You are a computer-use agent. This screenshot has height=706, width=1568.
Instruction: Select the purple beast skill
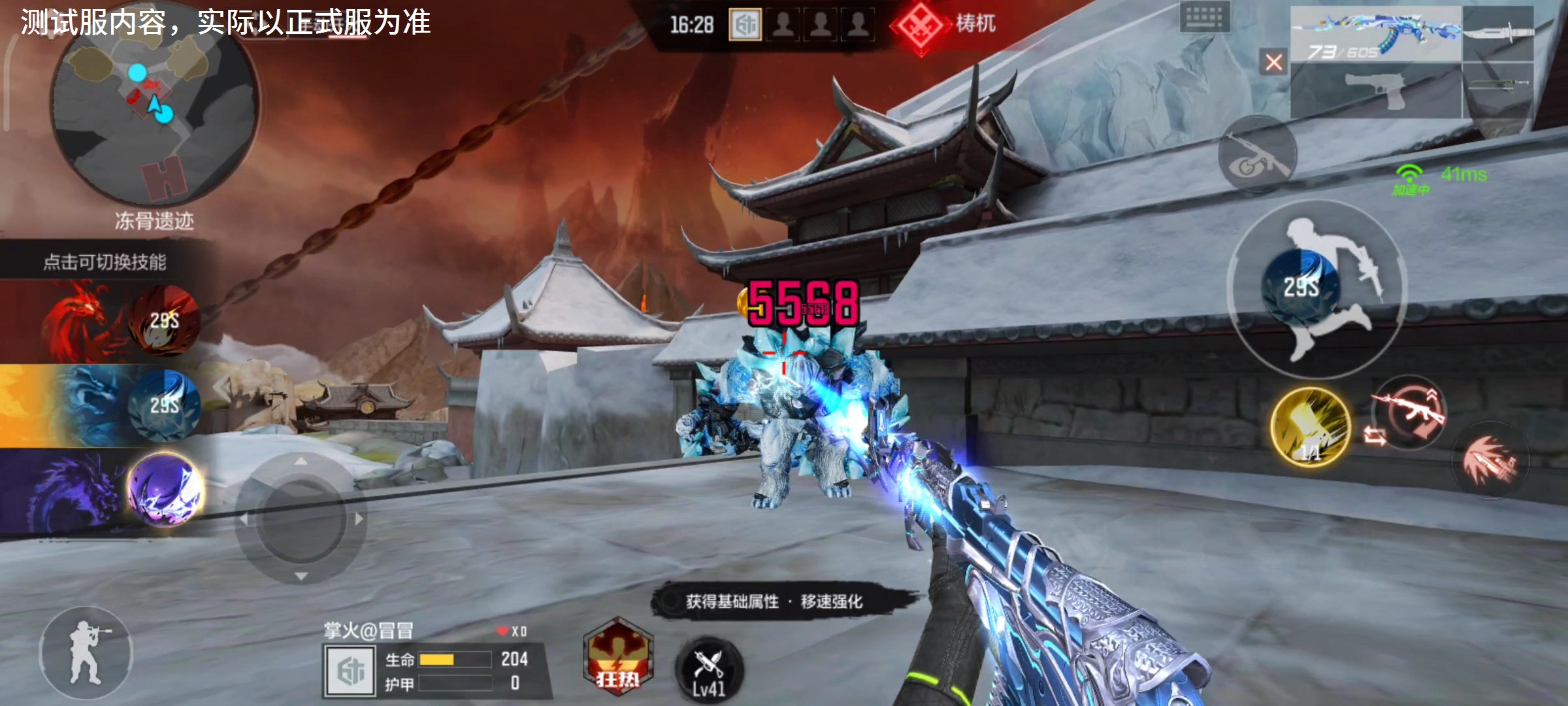click(x=165, y=489)
